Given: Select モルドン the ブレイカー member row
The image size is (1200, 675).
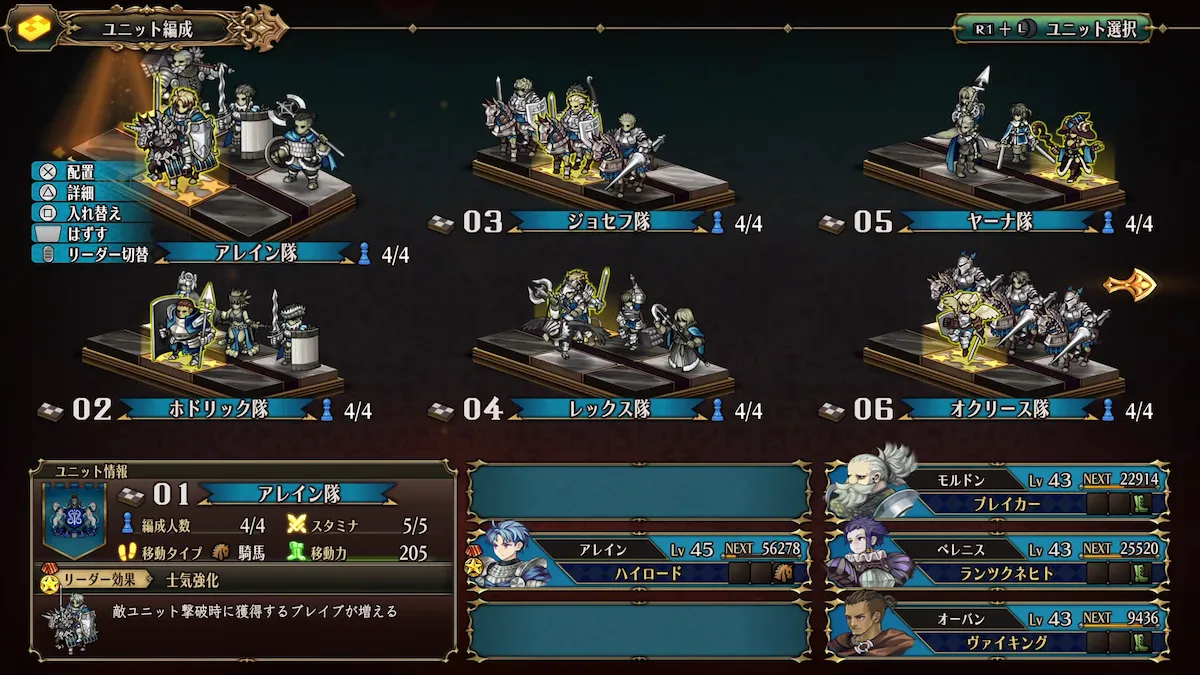Looking at the screenshot, I should (x=998, y=490).
